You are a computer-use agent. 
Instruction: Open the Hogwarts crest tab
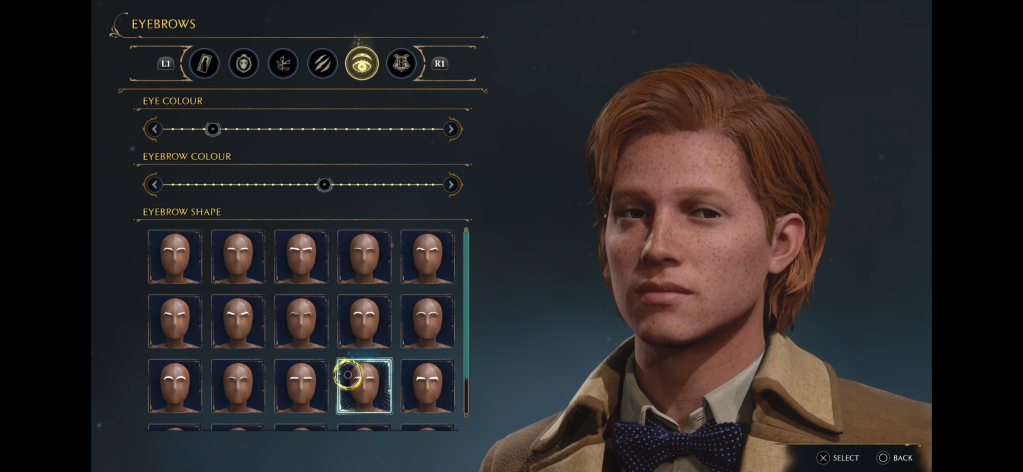point(402,63)
